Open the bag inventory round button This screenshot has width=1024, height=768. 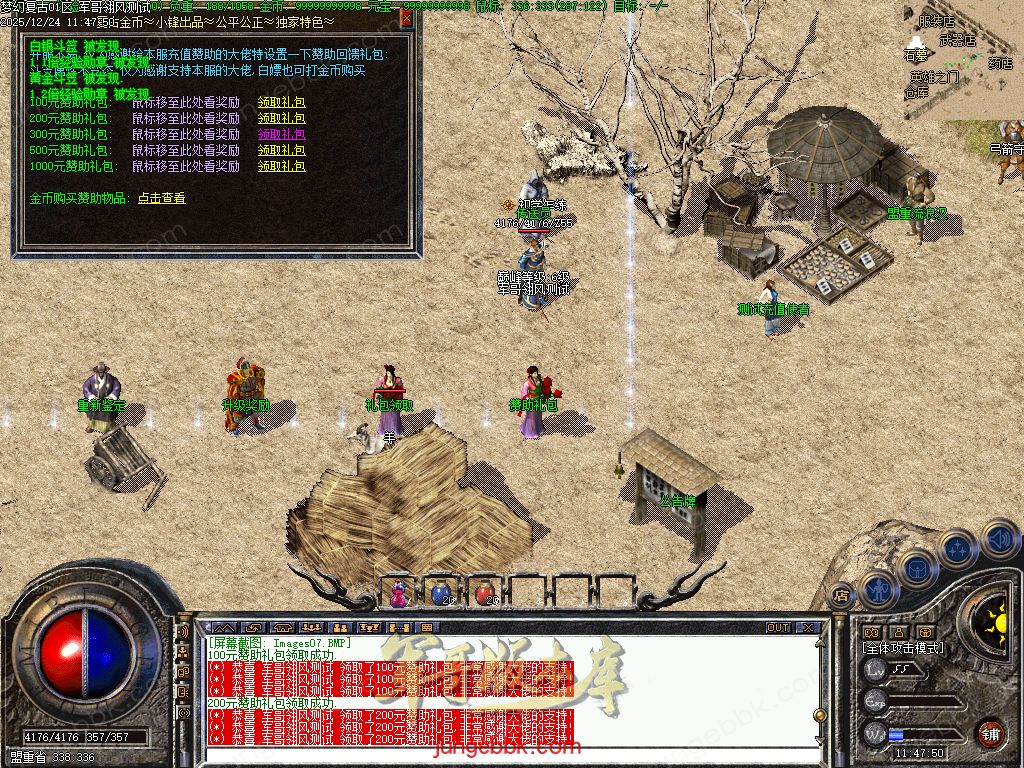pos(918,568)
